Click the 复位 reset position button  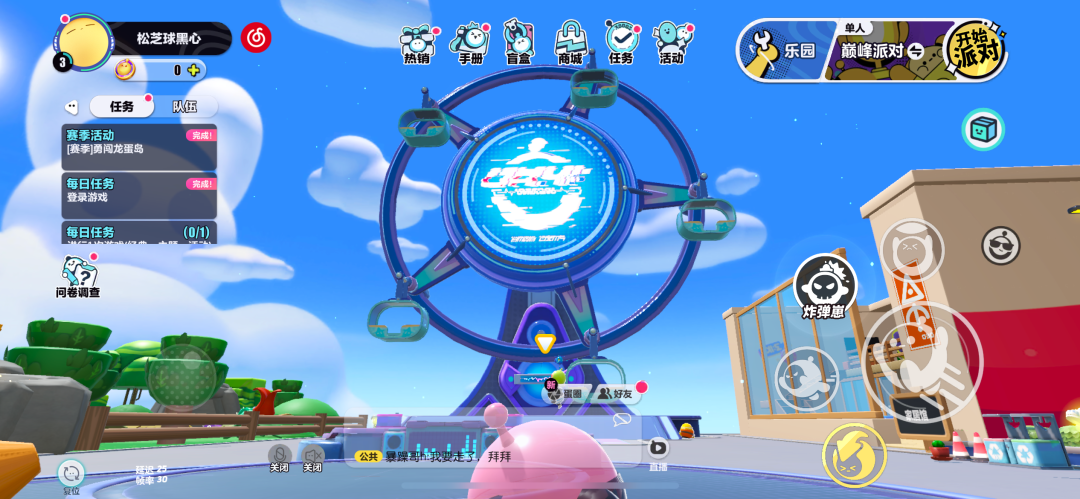point(71,475)
